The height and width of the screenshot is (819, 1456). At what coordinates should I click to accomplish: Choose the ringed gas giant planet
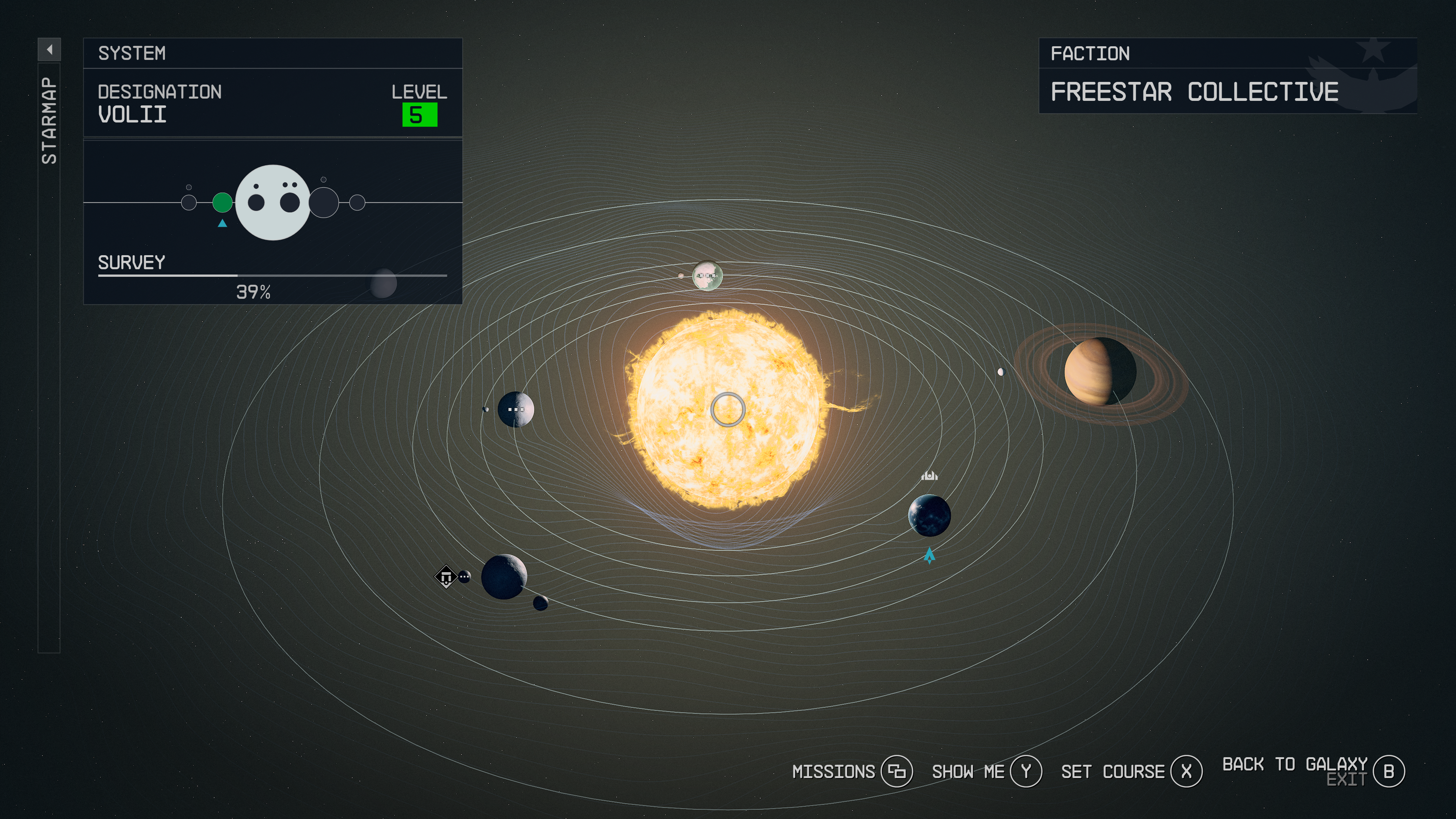click(1099, 371)
